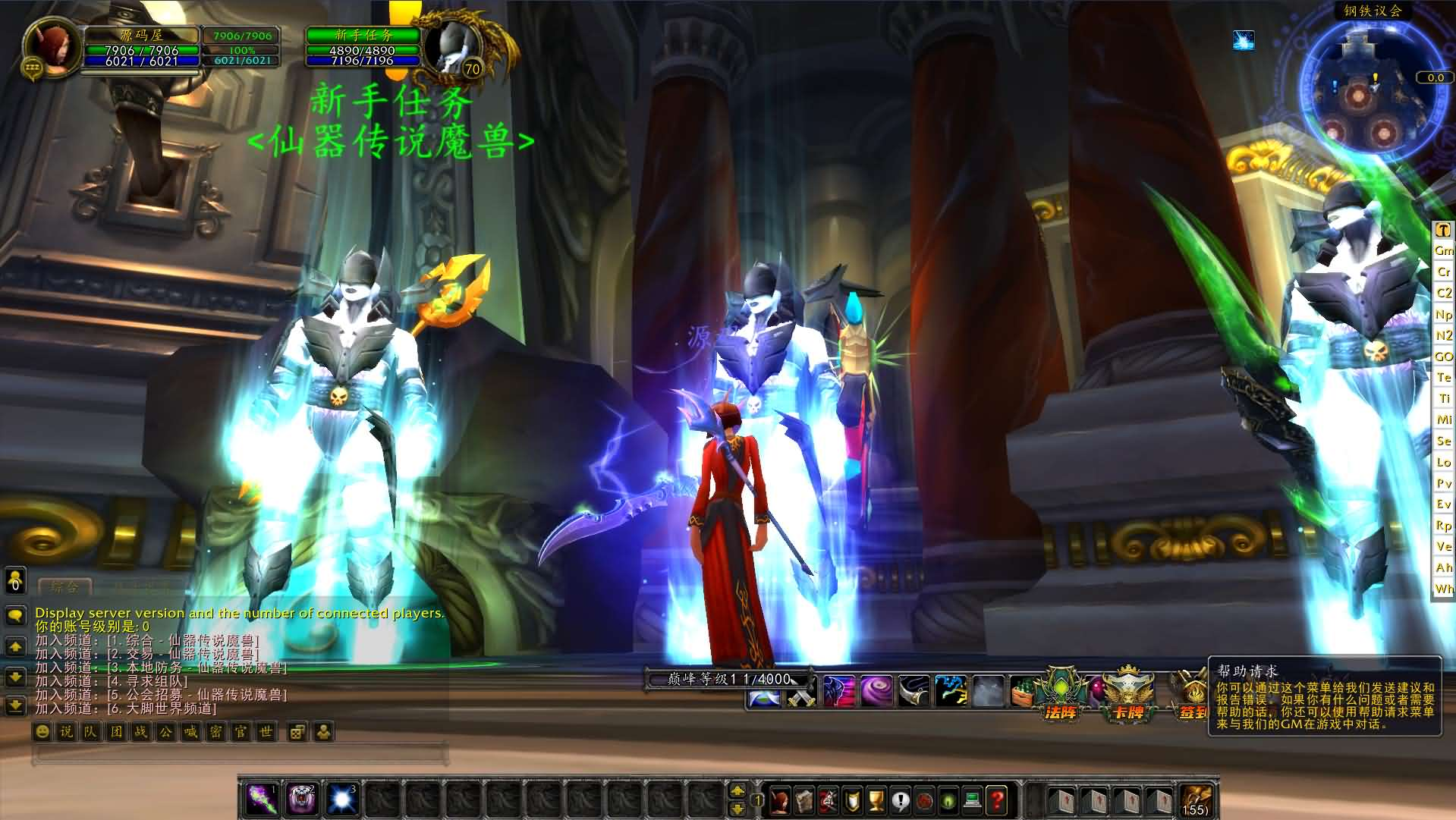Use the glowing star spell in slot 3

coord(341,800)
